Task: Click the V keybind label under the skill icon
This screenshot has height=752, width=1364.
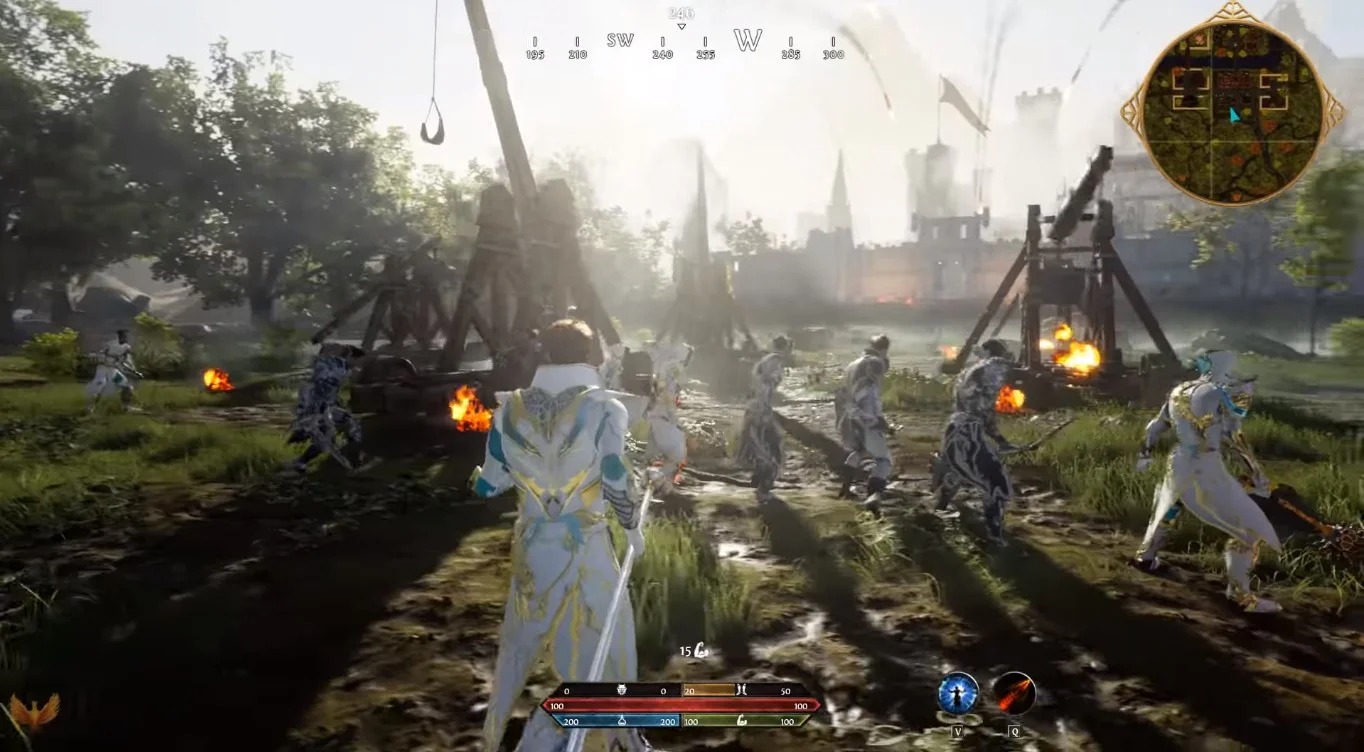Action: click(x=958, y=731)
